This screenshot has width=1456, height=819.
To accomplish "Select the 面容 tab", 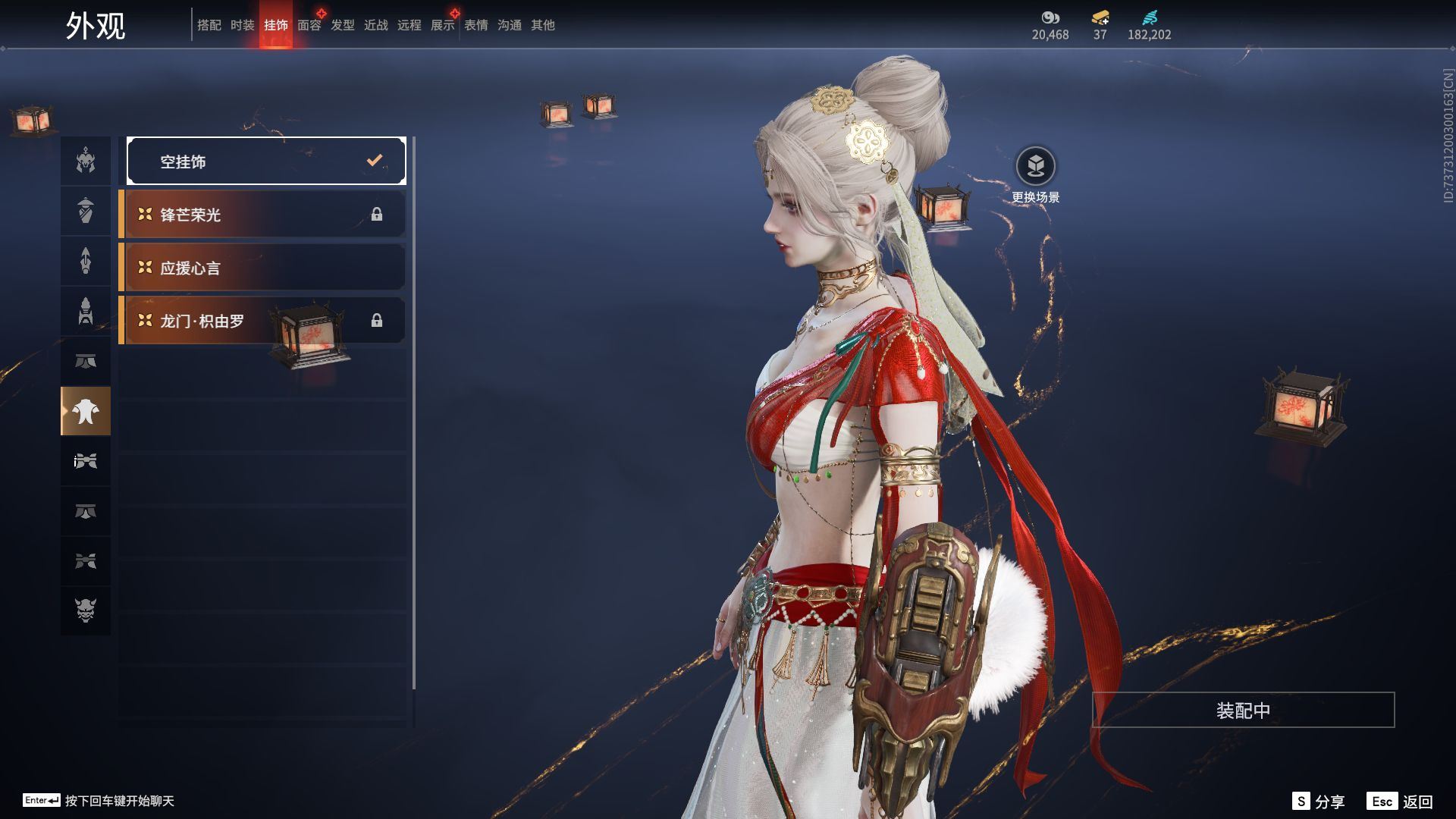I will coord(309,25).
